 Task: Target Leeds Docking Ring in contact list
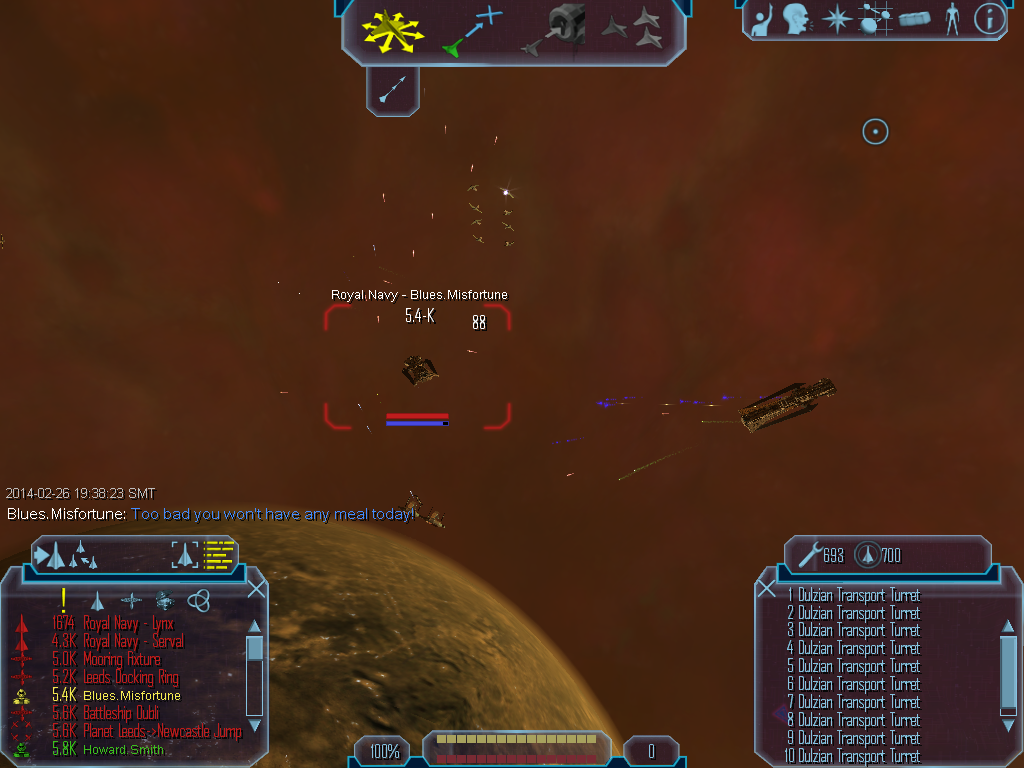pyautogui.click(x=131, y=677)
